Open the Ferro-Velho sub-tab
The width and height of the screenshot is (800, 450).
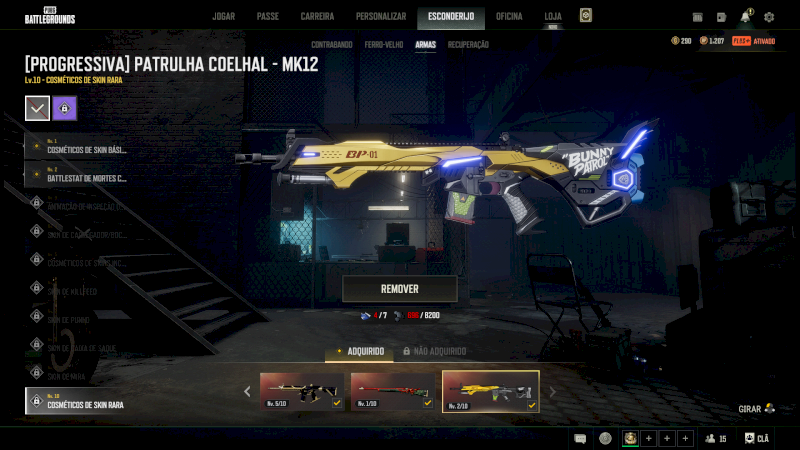[x=385, y=45]
